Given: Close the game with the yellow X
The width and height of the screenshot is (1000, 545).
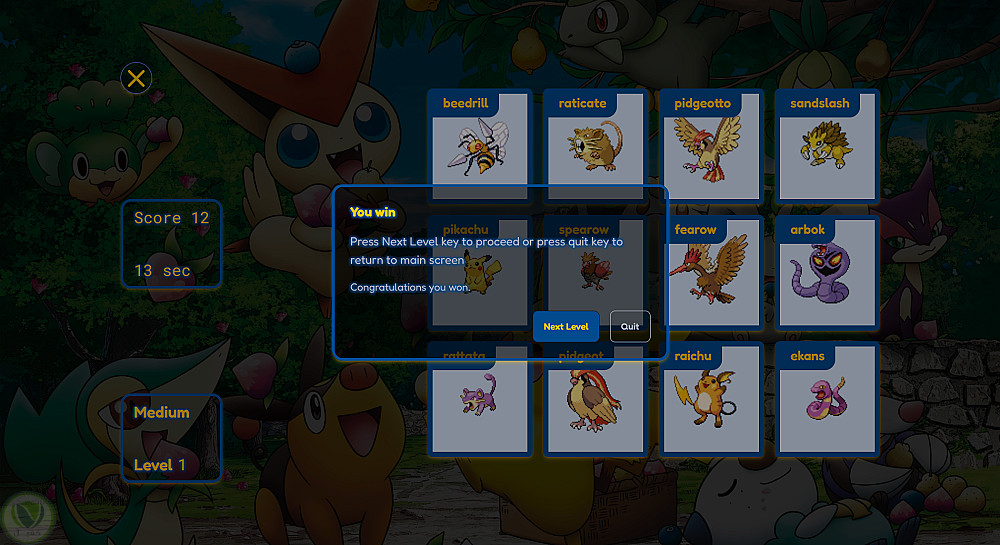Looking at the screenshot, I should click(137, 78).
